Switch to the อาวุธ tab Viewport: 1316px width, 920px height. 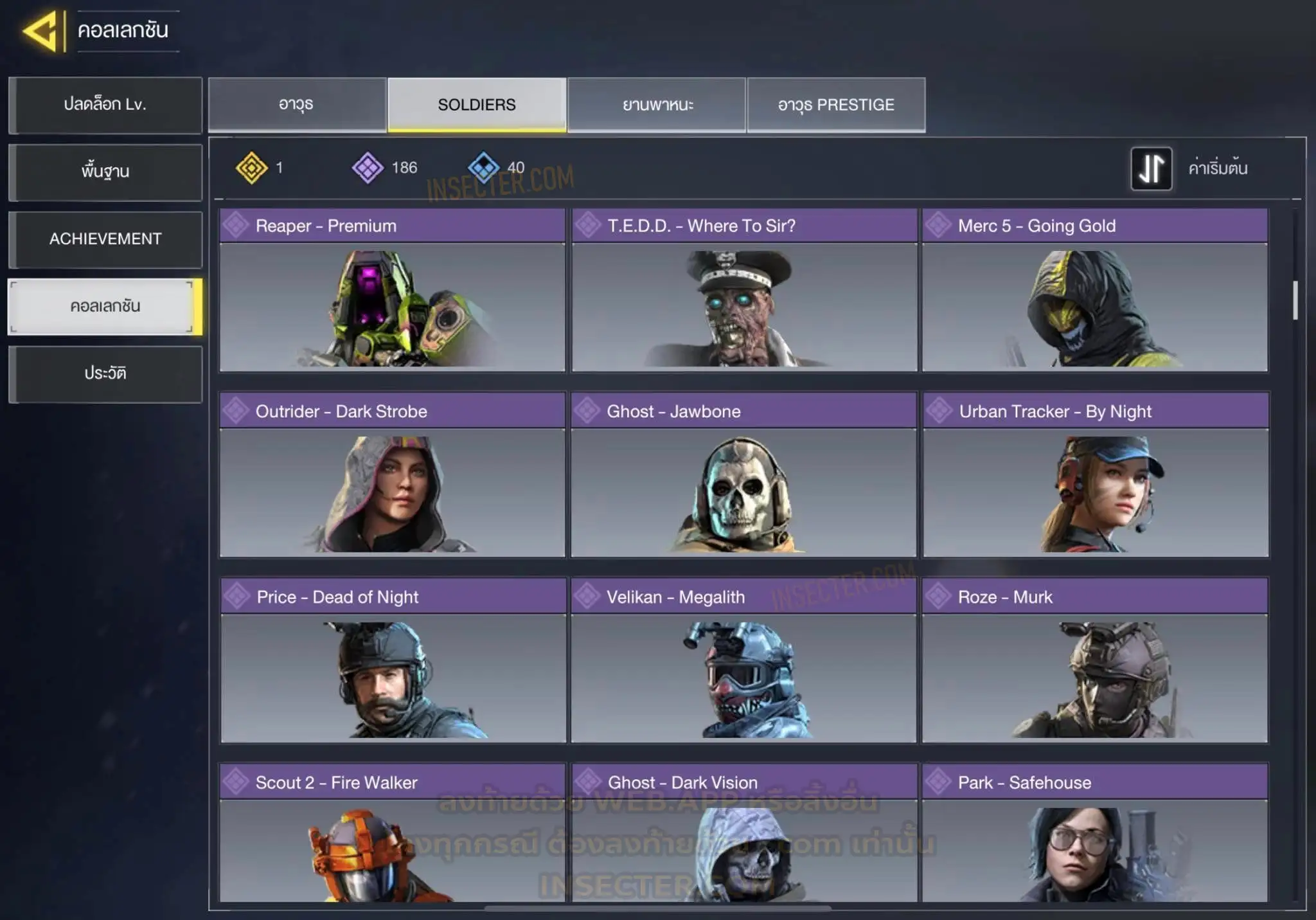click(297, 105)
